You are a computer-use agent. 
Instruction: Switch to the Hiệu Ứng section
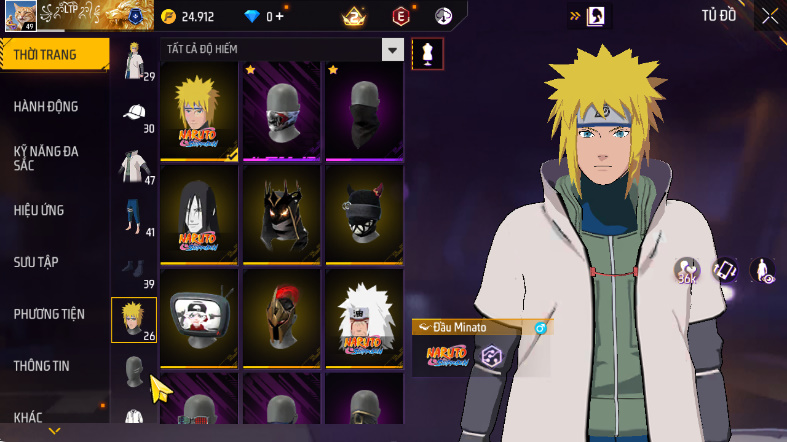[42, 210]
